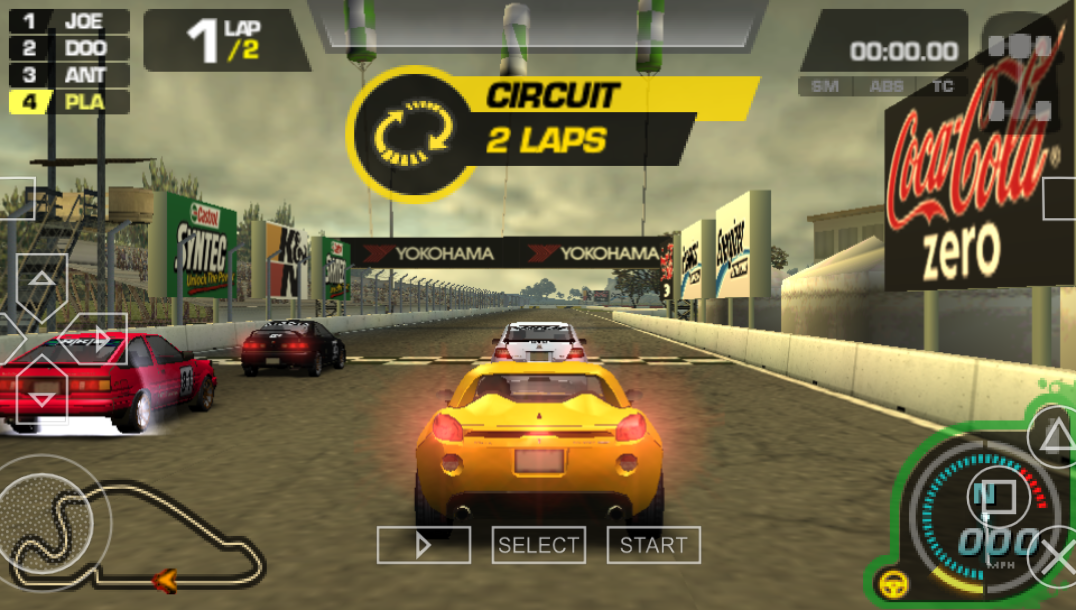Tap the right shoulder button
This screenshot has width=1076, height=610.
pyautogui.click(x=1060, y=197)
